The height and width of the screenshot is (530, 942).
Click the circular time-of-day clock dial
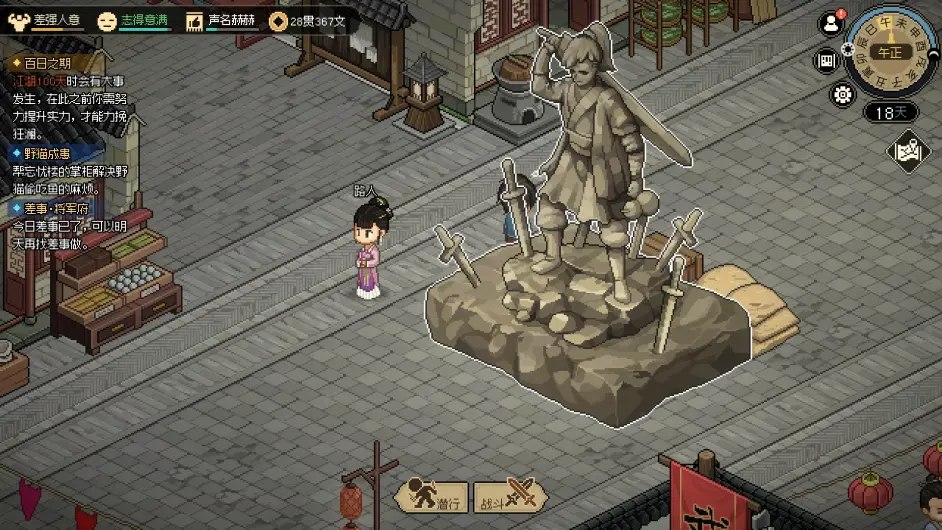892,51
